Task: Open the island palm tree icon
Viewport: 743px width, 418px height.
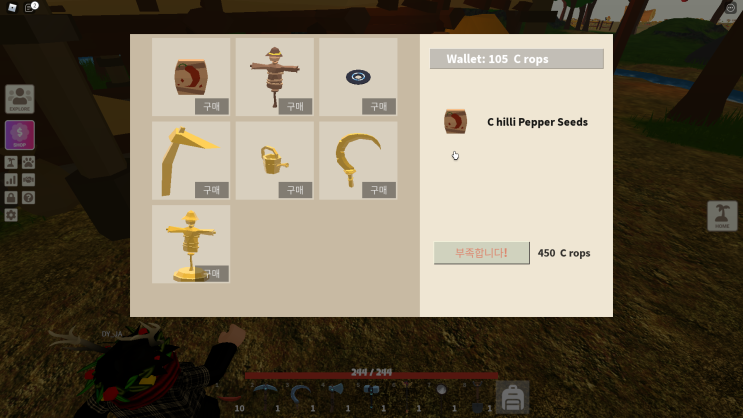Action: coord(11,162)
